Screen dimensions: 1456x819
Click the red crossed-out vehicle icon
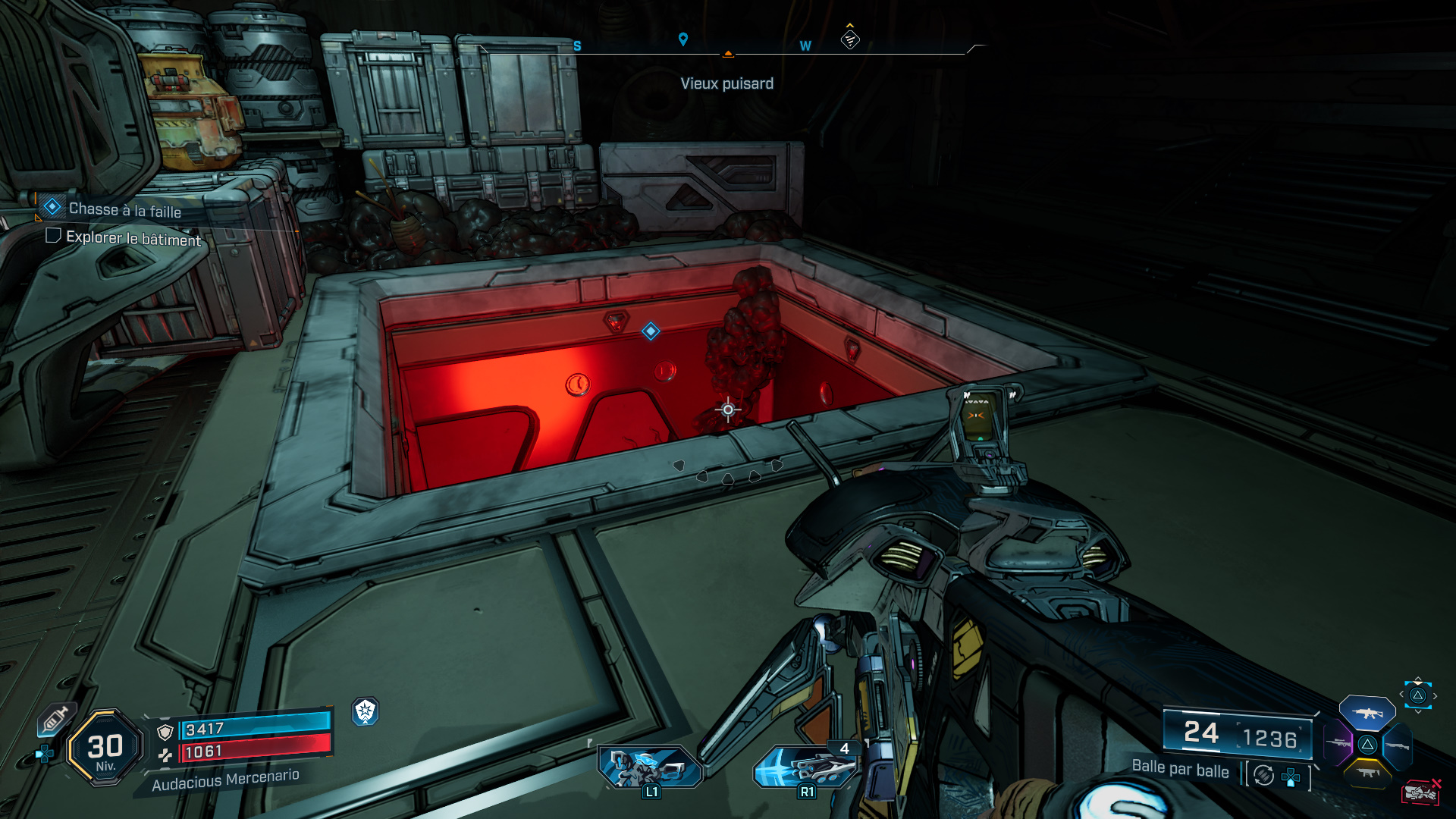(1420, 792)
